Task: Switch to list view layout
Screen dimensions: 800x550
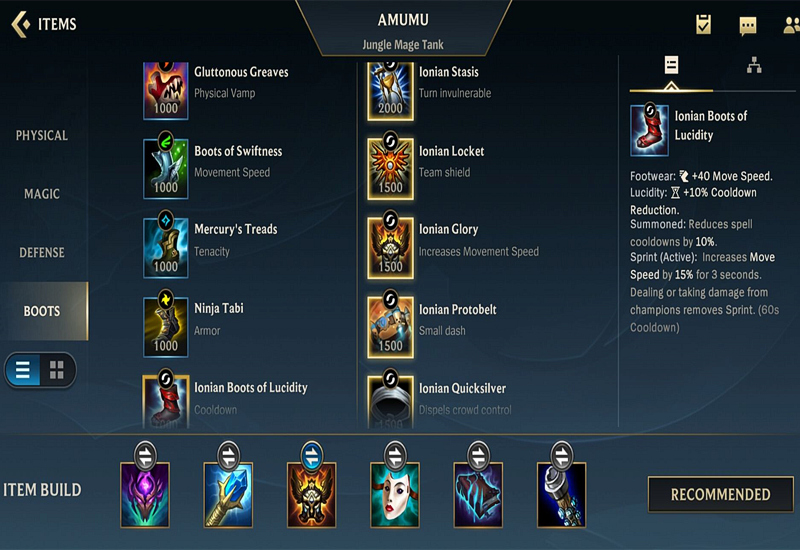Action: coord(23,370)
